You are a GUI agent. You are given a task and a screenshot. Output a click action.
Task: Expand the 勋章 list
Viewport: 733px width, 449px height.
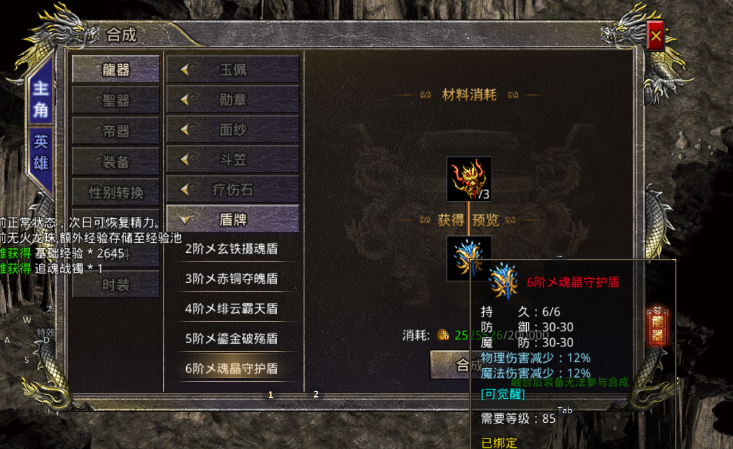pos(232,100)
